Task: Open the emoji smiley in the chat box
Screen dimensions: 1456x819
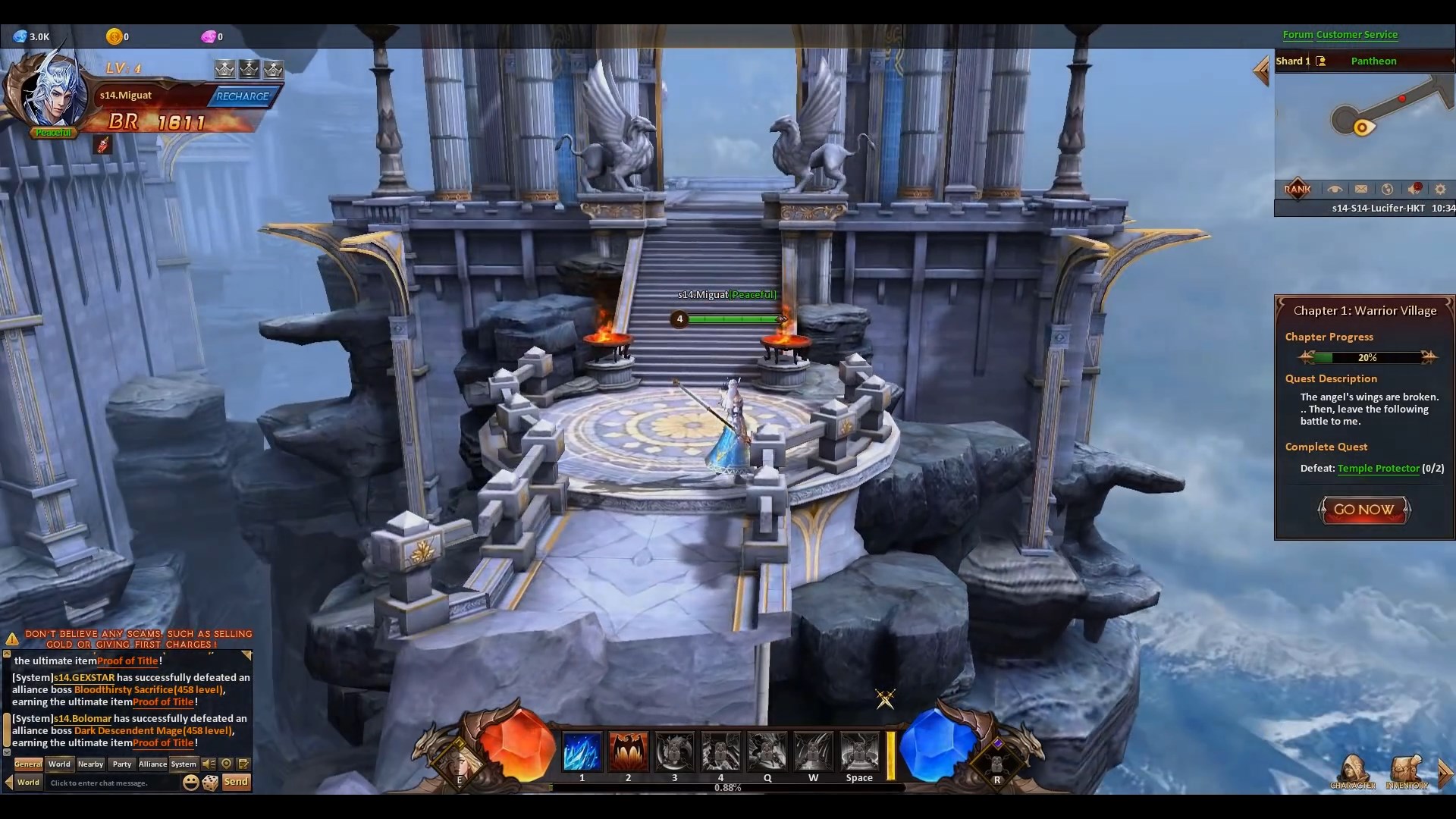Action: coord(190,782)
